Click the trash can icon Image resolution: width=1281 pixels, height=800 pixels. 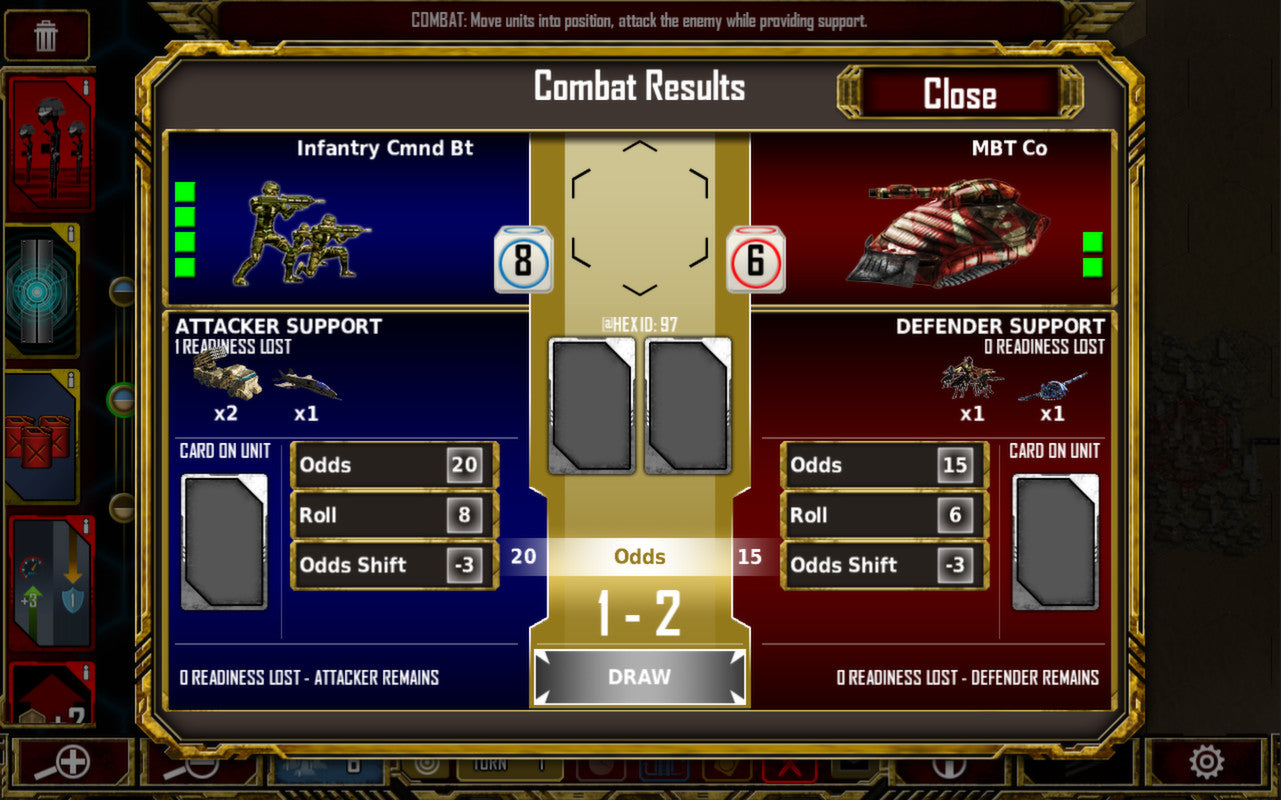(46, 36)
